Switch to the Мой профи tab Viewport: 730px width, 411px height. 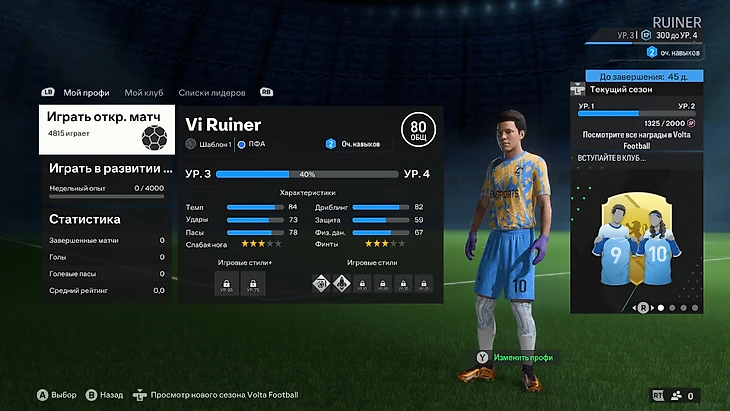coord(86,92)
